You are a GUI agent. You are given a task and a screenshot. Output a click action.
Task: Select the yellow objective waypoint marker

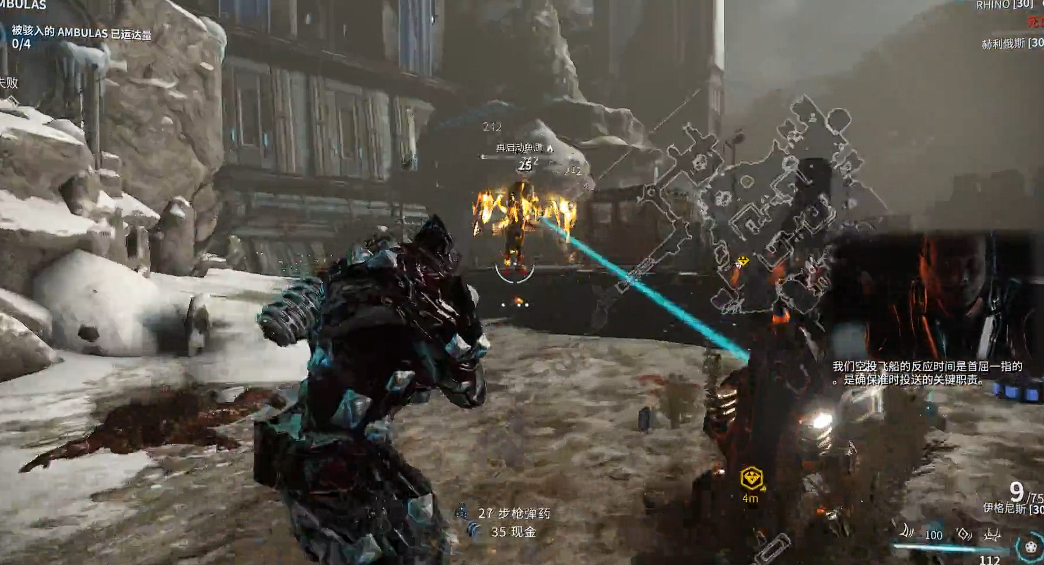click(x=751, y=477)
